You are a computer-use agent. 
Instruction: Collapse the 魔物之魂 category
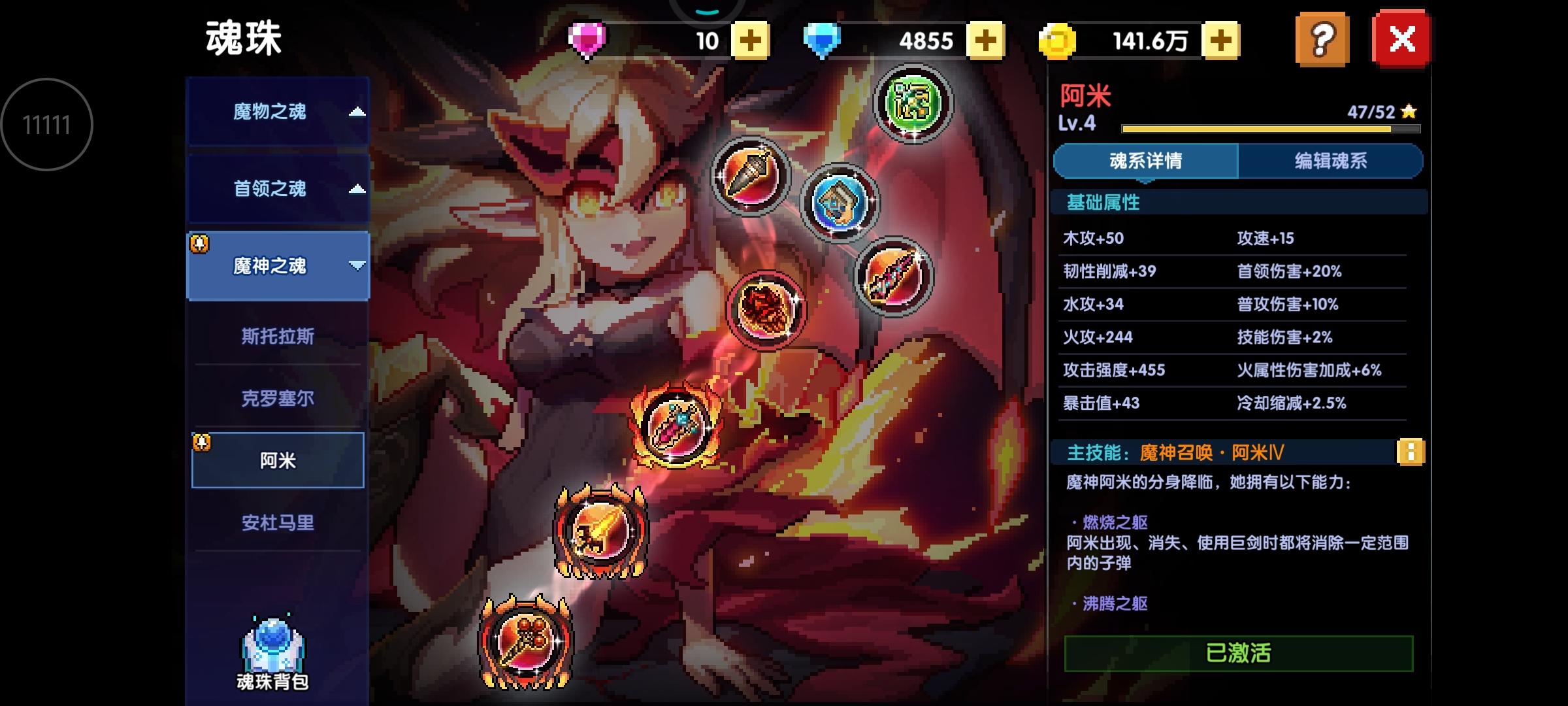coord(277,111)
